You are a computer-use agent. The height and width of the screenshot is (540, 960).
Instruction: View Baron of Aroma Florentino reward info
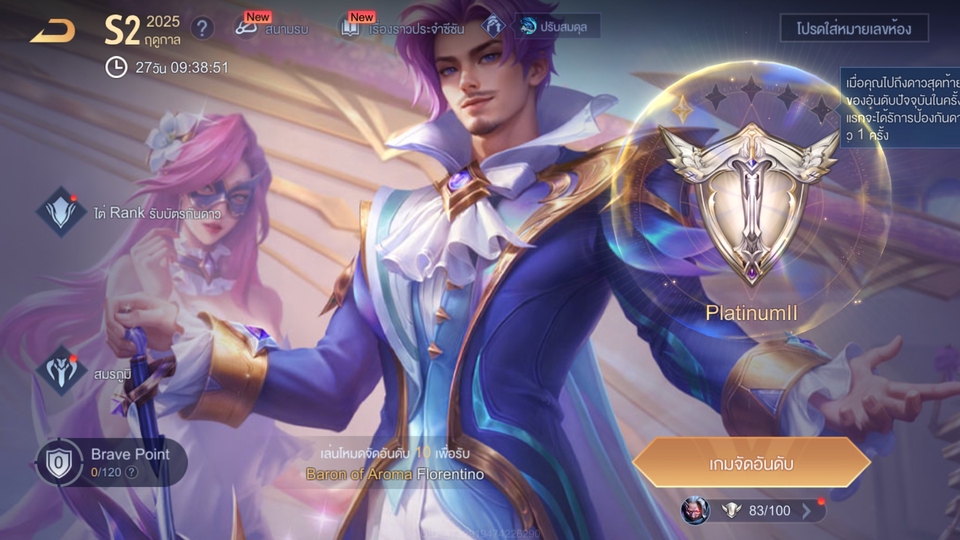pyautogui.click(x=394, y=474)
